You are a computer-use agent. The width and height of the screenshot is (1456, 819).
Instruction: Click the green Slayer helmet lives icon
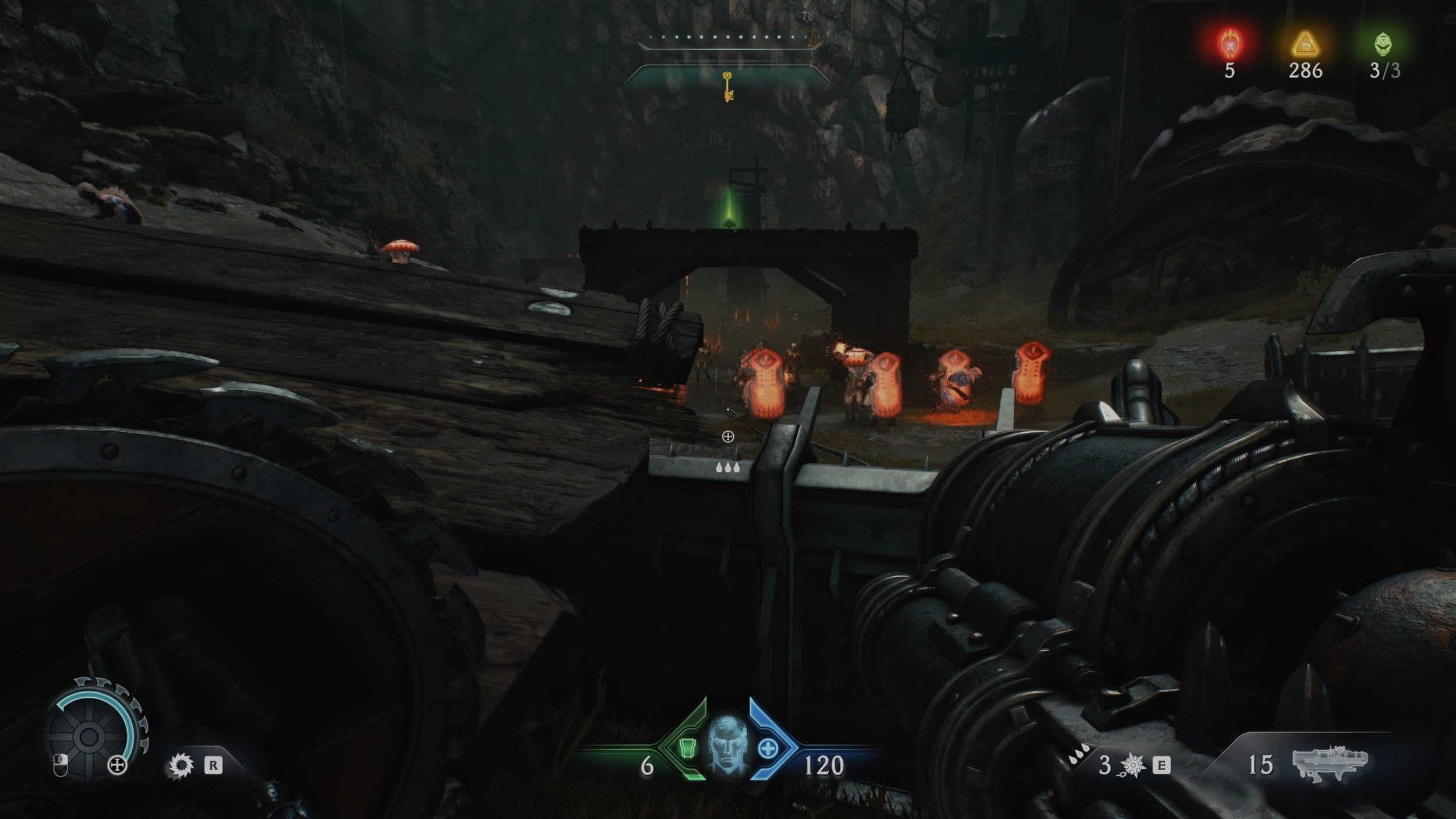point(1384,44)
